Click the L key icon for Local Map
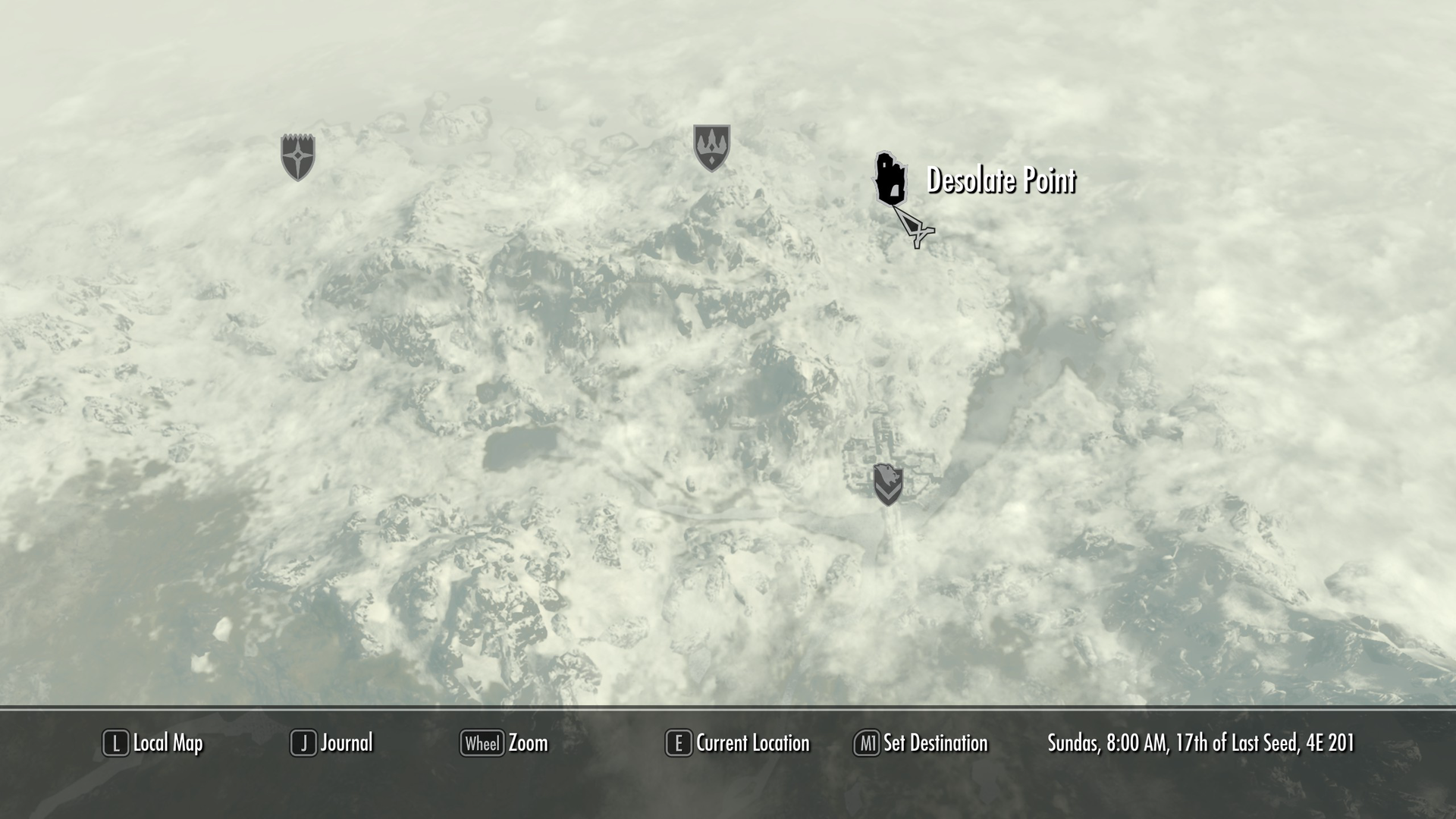 click(115, 743)
